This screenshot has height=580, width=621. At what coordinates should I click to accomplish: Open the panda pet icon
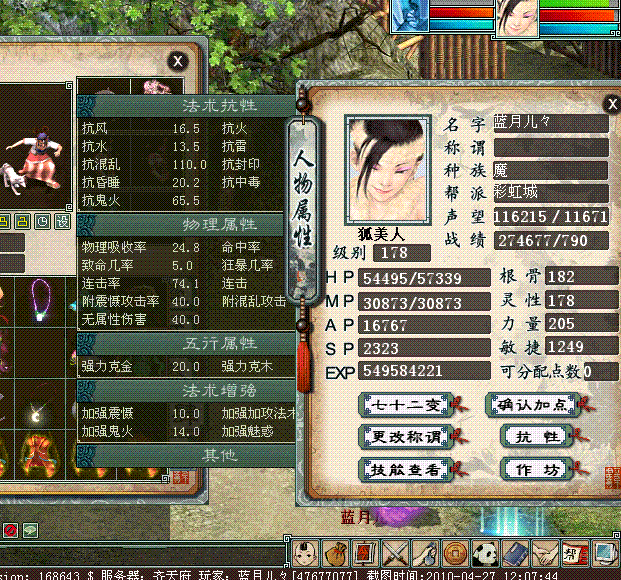pos(485,552)
